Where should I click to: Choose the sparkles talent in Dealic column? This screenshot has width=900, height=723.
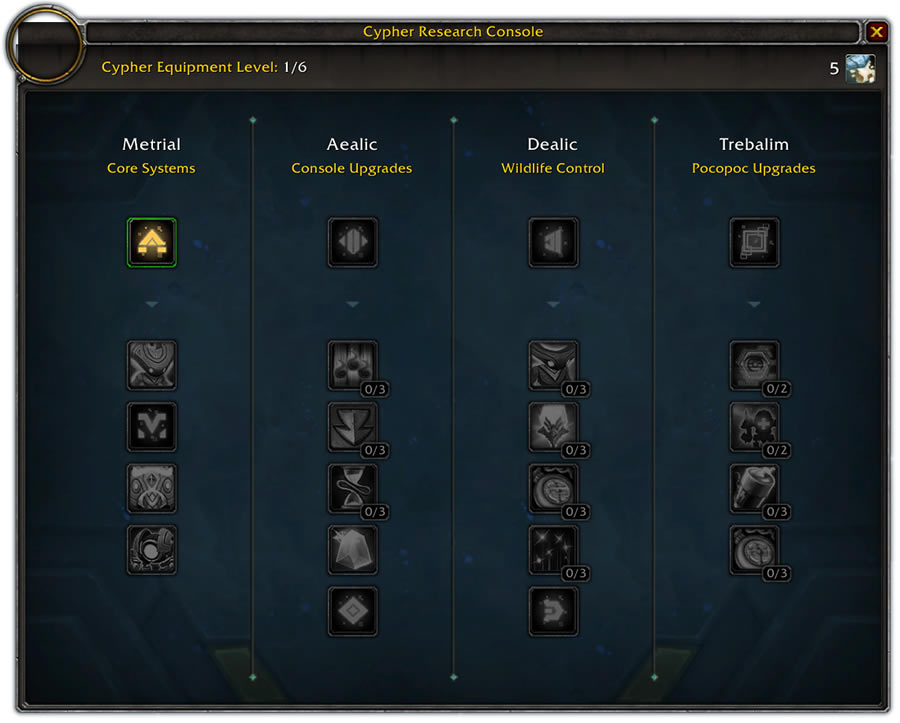click(553, 550)
